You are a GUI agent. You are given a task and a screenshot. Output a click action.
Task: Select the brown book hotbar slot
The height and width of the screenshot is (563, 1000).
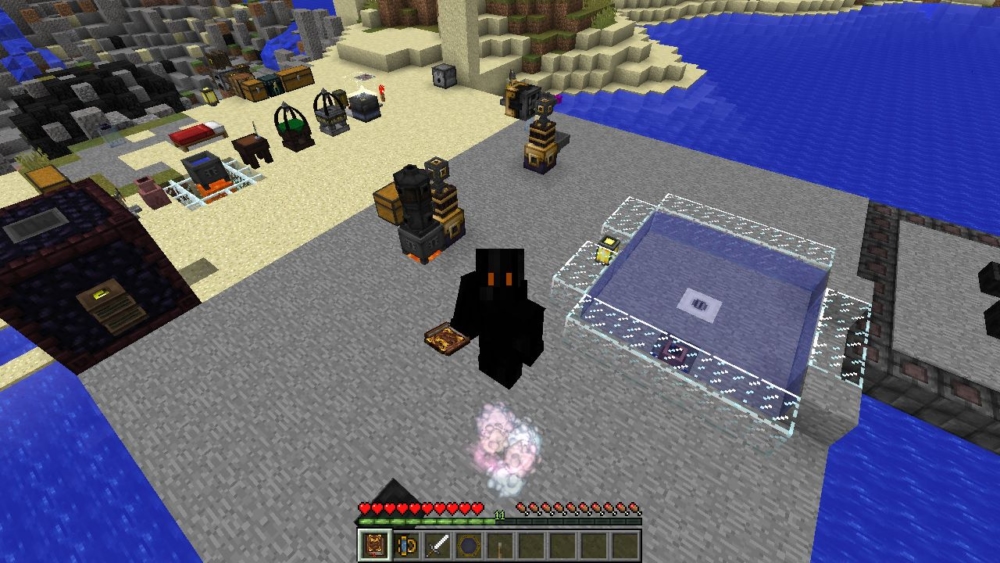374,545
